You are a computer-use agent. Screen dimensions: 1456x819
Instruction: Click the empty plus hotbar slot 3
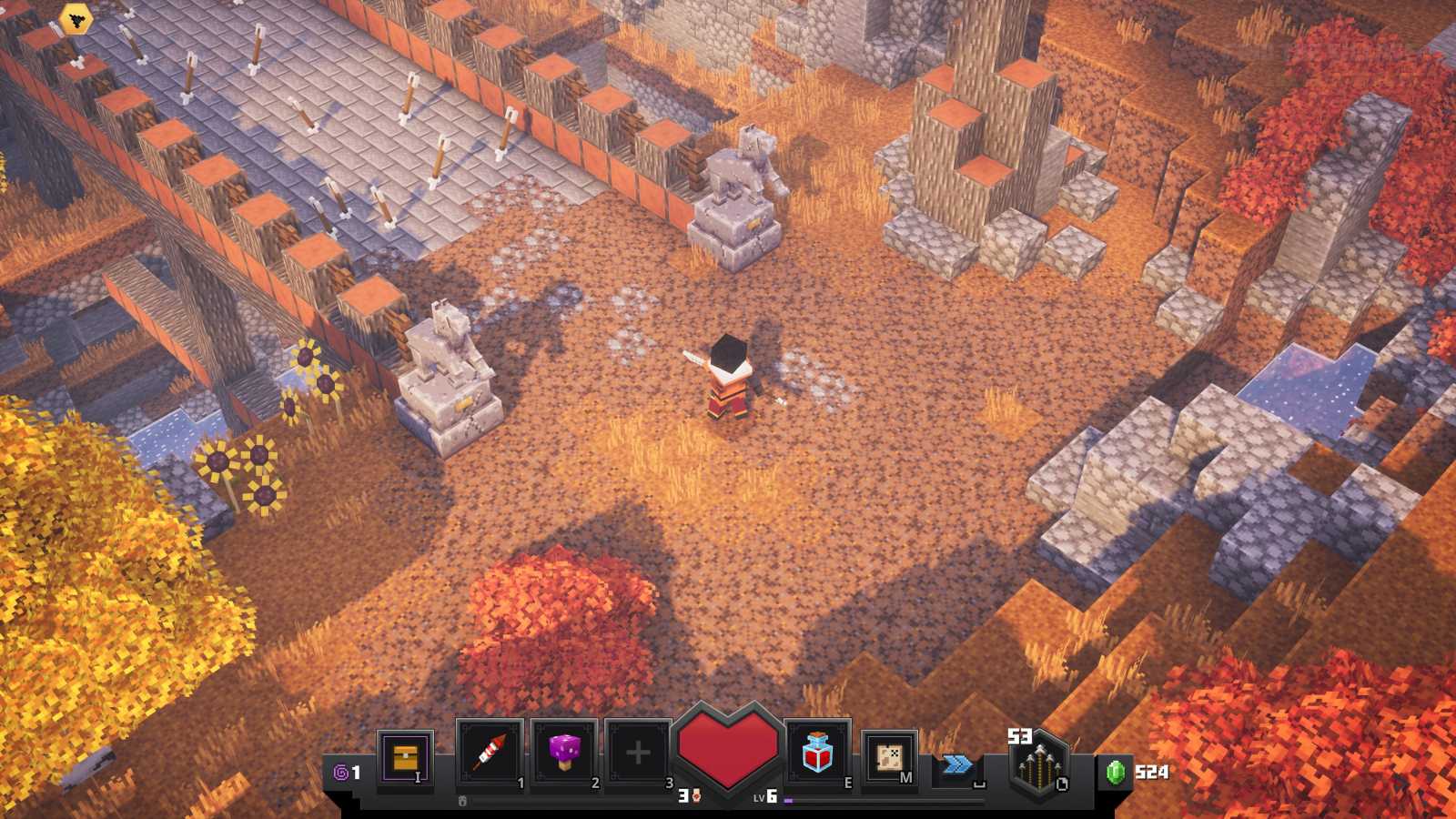point(635,750)
